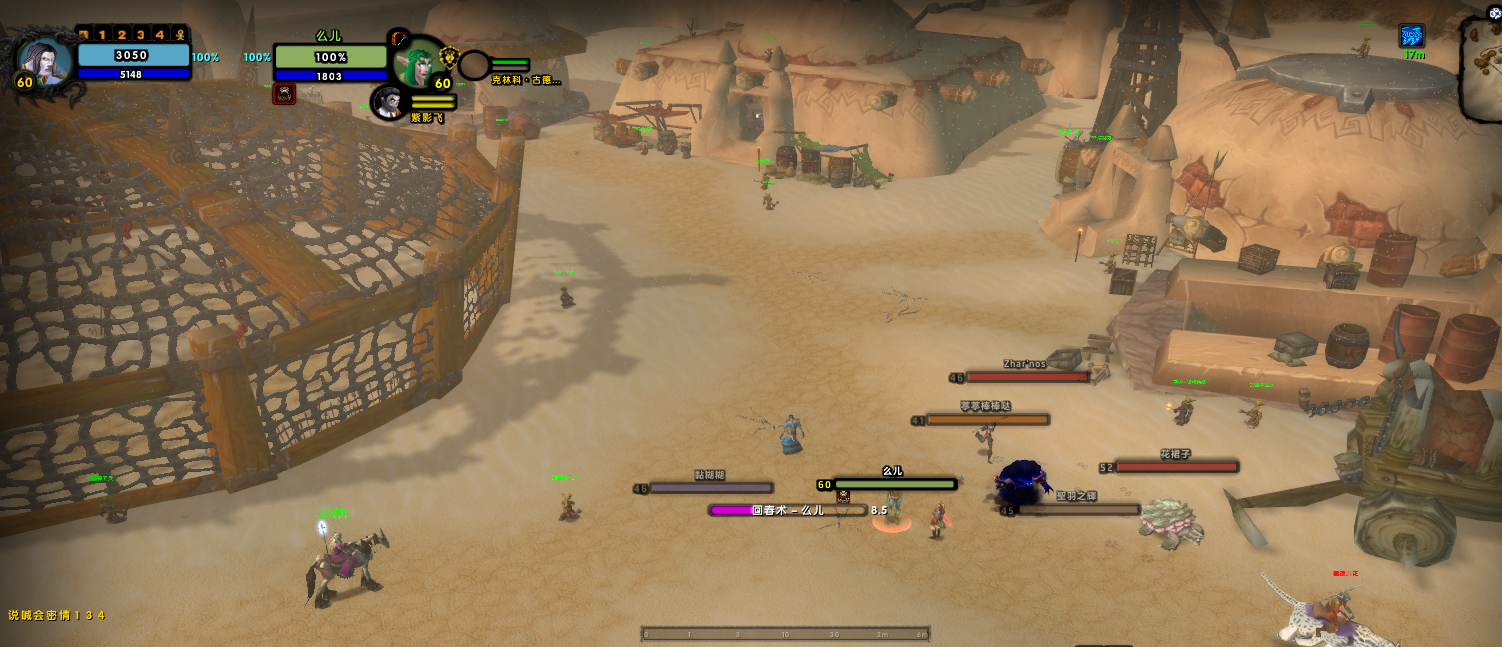1502x647 pixels.
Task: Target 圣羽之禅 via its level 45 nameplate
Action: 1078,509
